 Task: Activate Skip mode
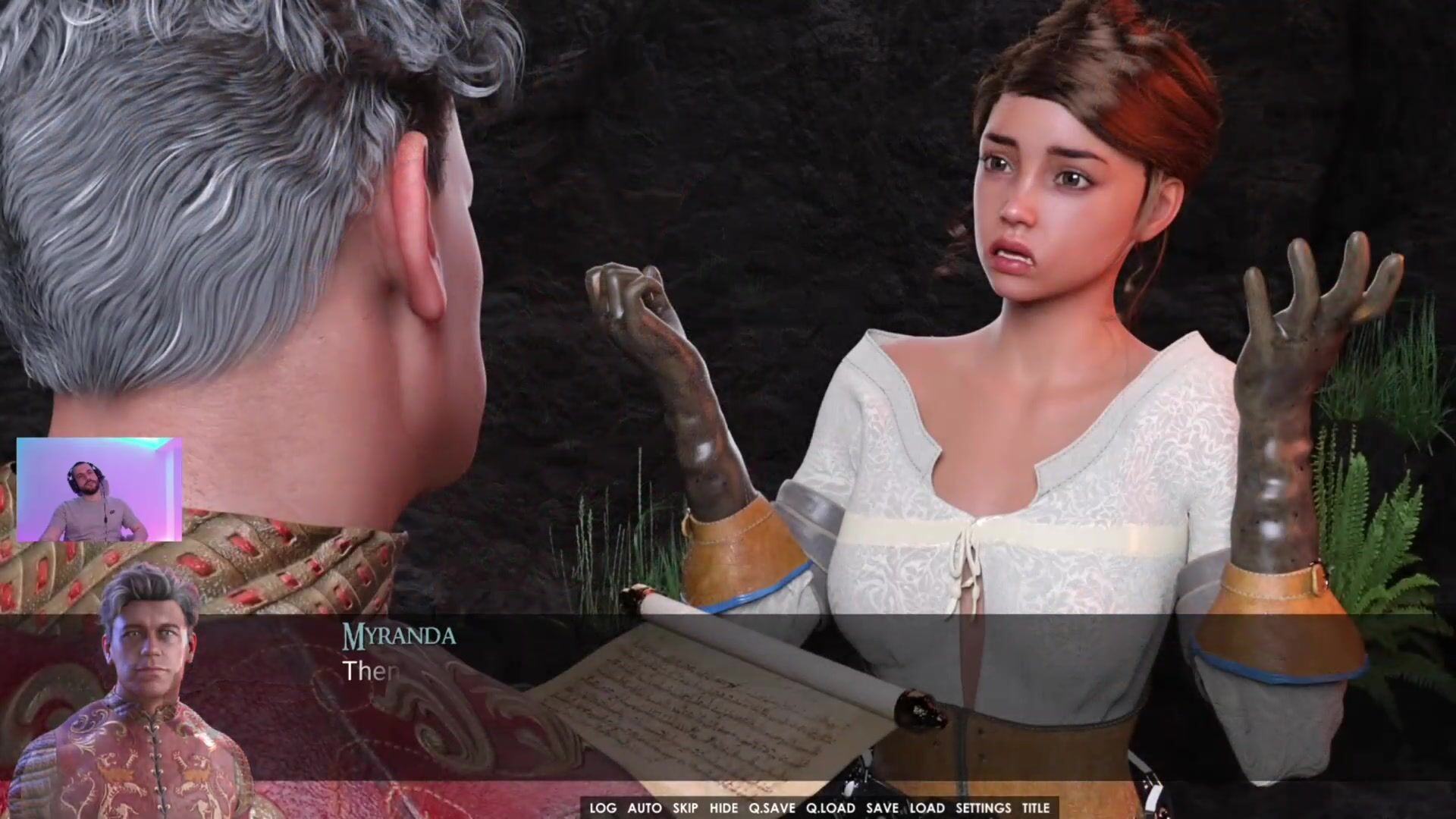click(686, 808)
